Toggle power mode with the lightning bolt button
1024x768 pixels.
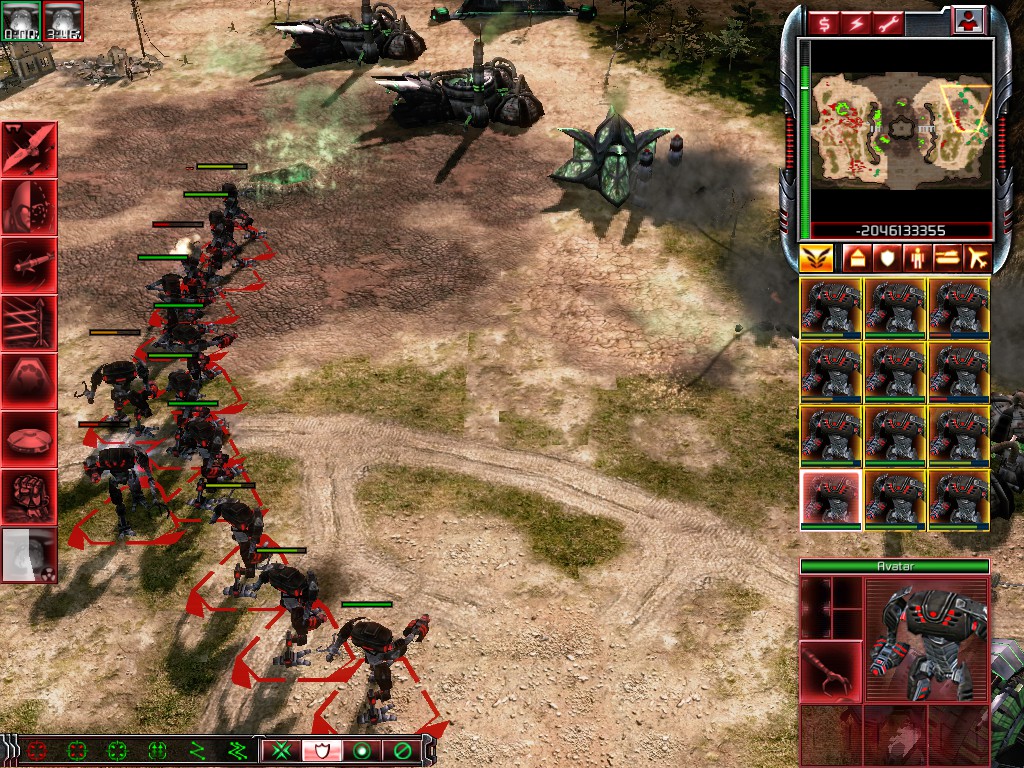click(x=855, y=23)
